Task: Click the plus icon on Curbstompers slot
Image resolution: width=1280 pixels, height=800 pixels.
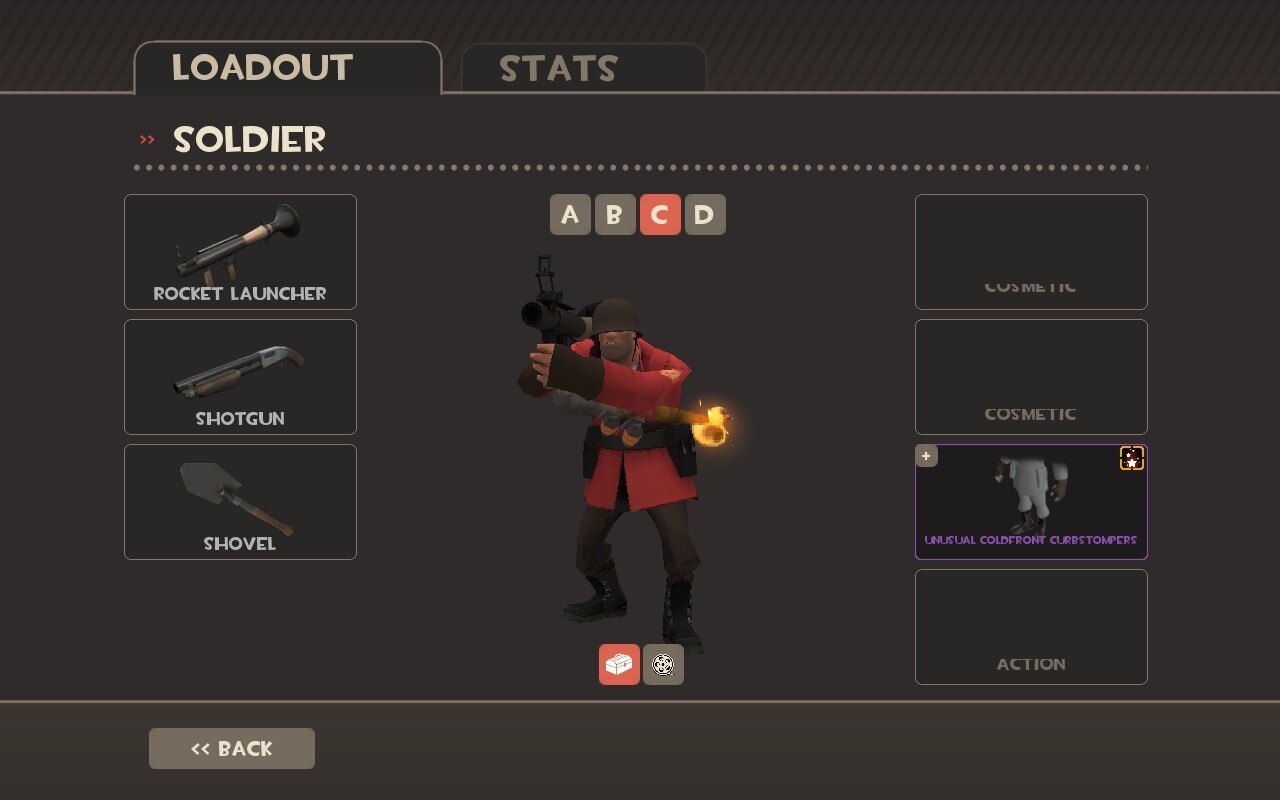Action: coord(927,456)
